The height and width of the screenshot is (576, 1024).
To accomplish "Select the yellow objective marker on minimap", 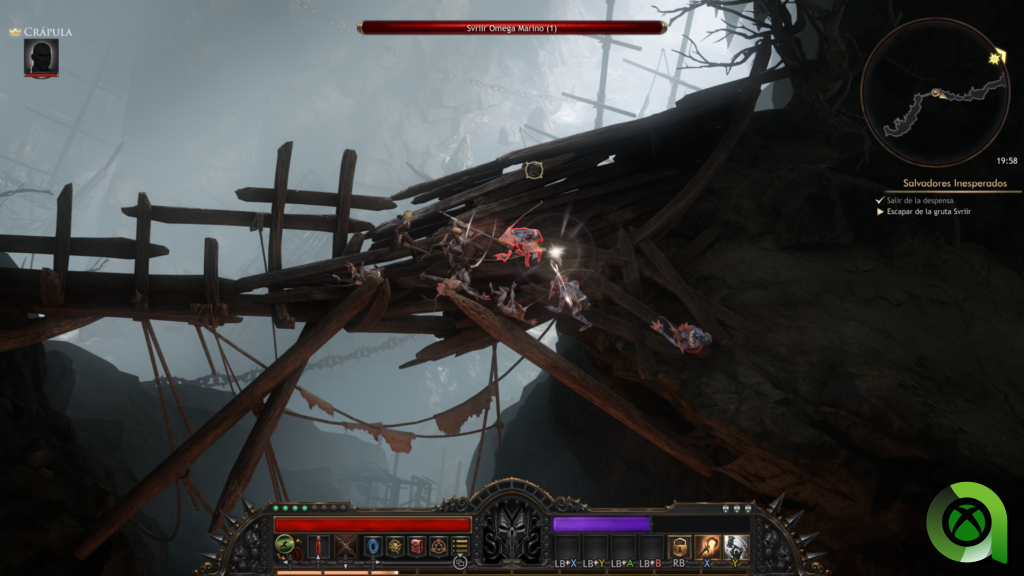I will 997,57.
